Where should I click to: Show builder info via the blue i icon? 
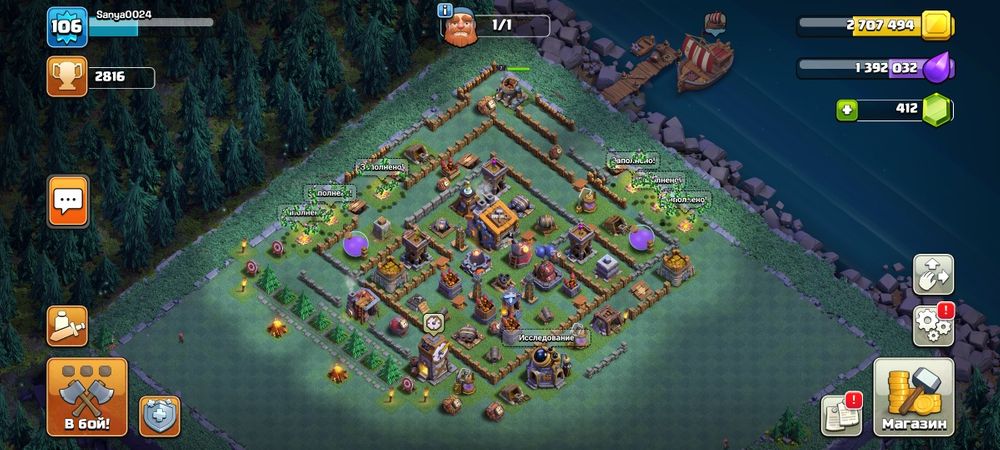[x=446, y=10]
